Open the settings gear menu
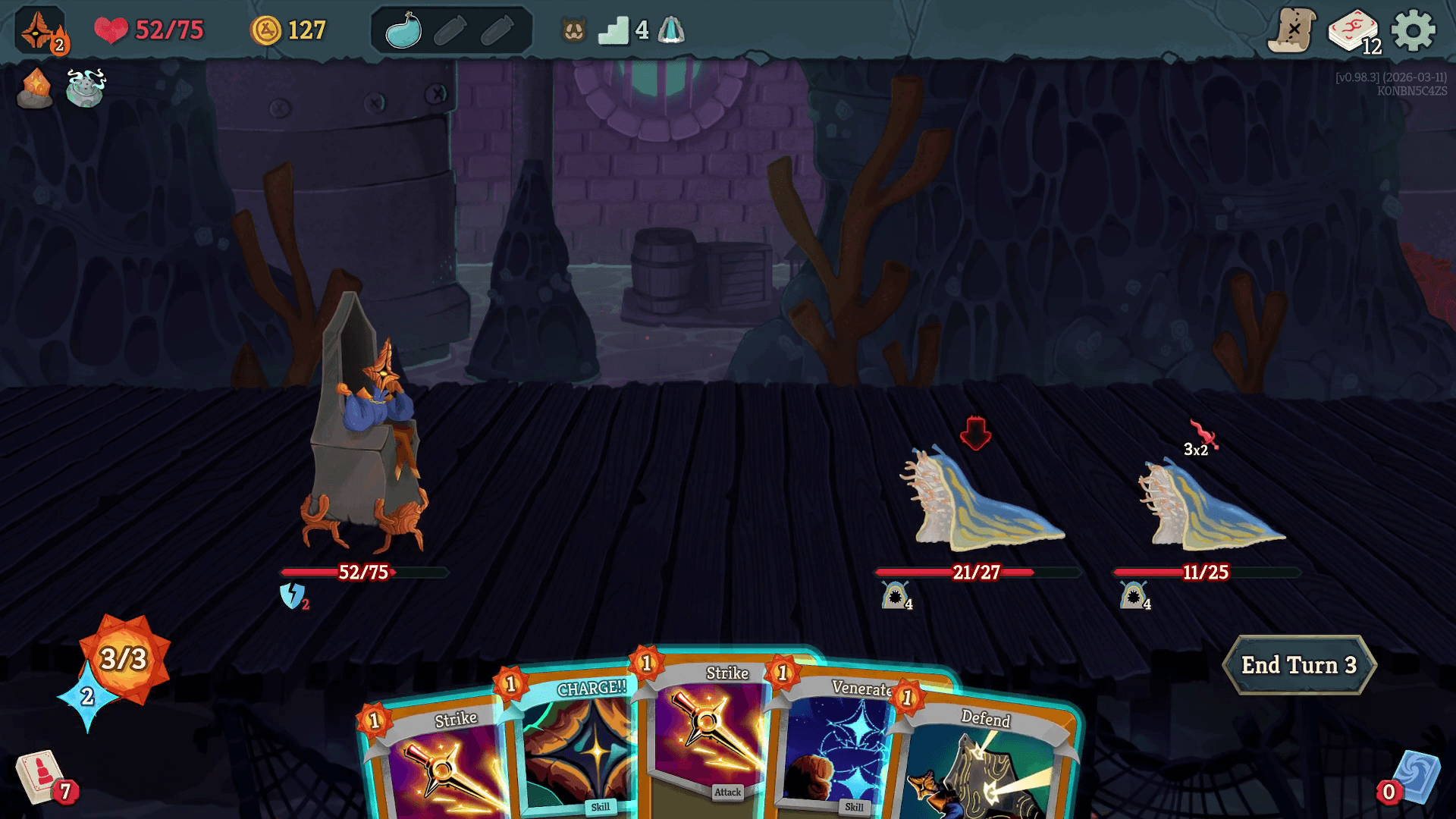Viewport: 1456px width, 819px height. pyautogui.click(x=1413, y=31)
